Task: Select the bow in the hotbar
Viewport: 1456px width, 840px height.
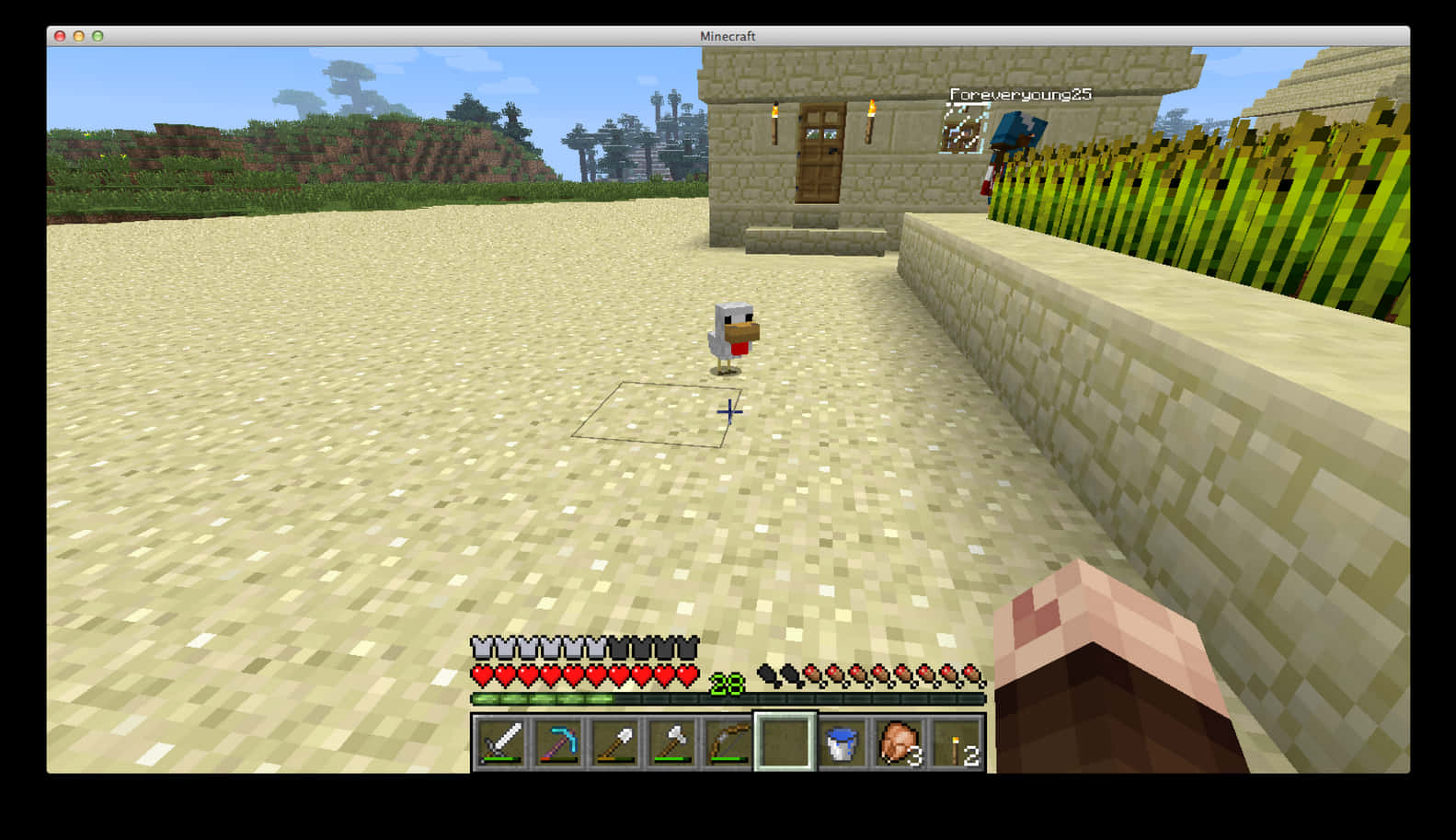Action: pyautogui.click(x=727, y=741)
